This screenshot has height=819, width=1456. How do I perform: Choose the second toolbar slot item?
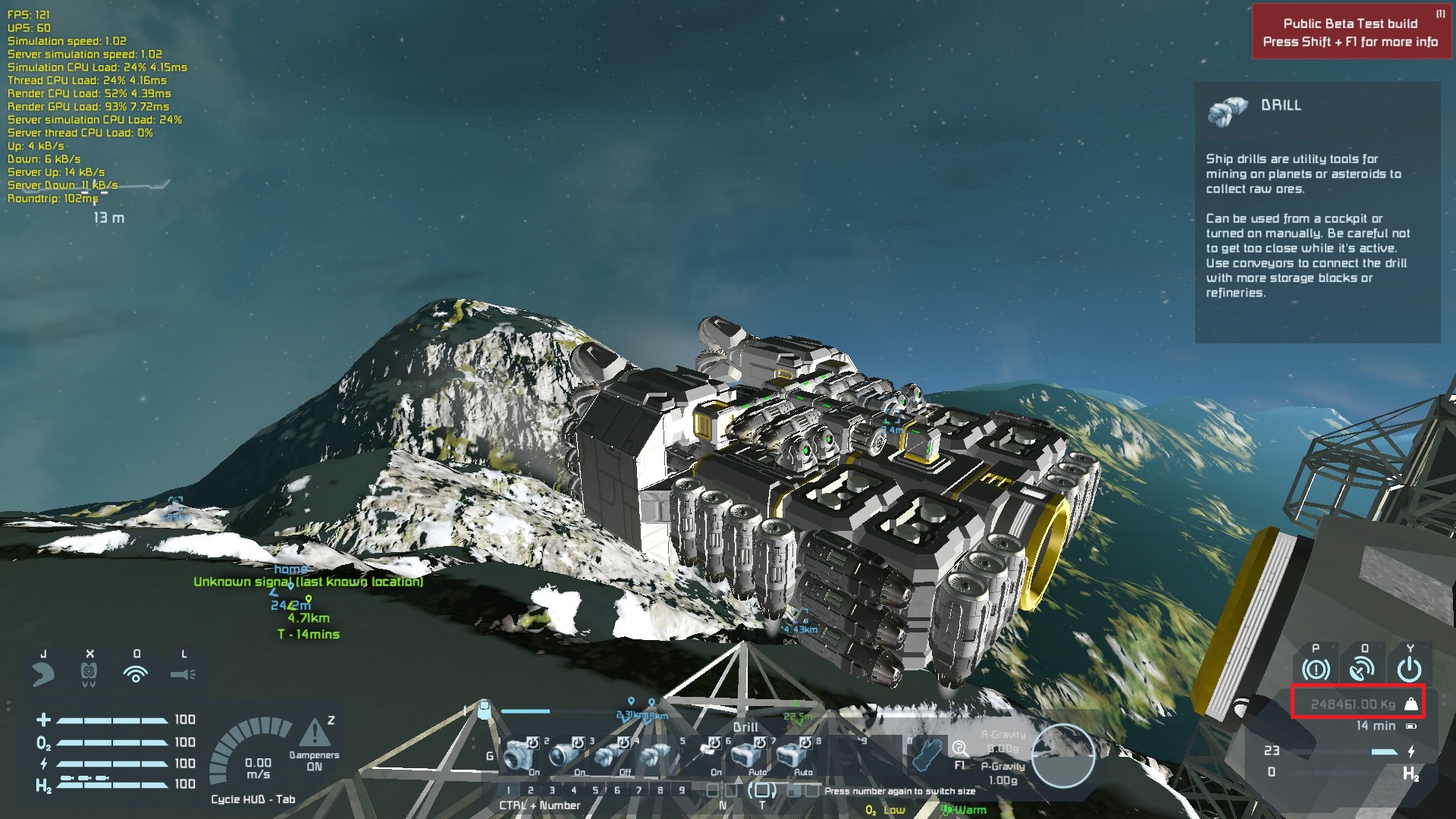565,755
